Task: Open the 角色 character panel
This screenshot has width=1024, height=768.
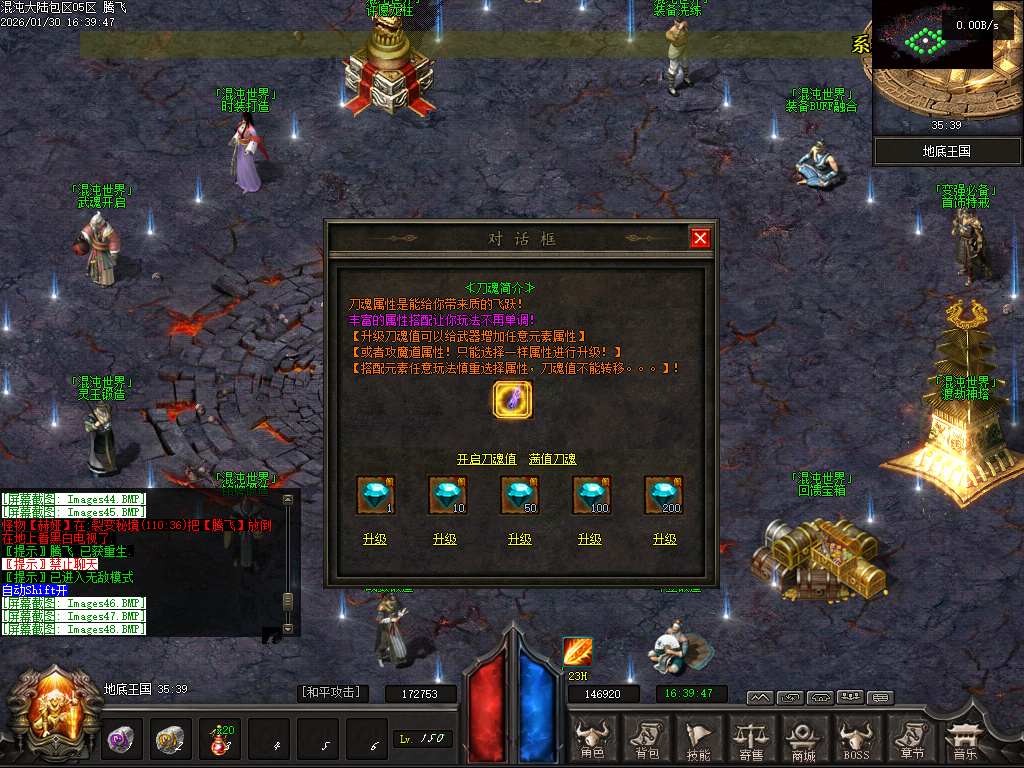Action: coord(592,740)
